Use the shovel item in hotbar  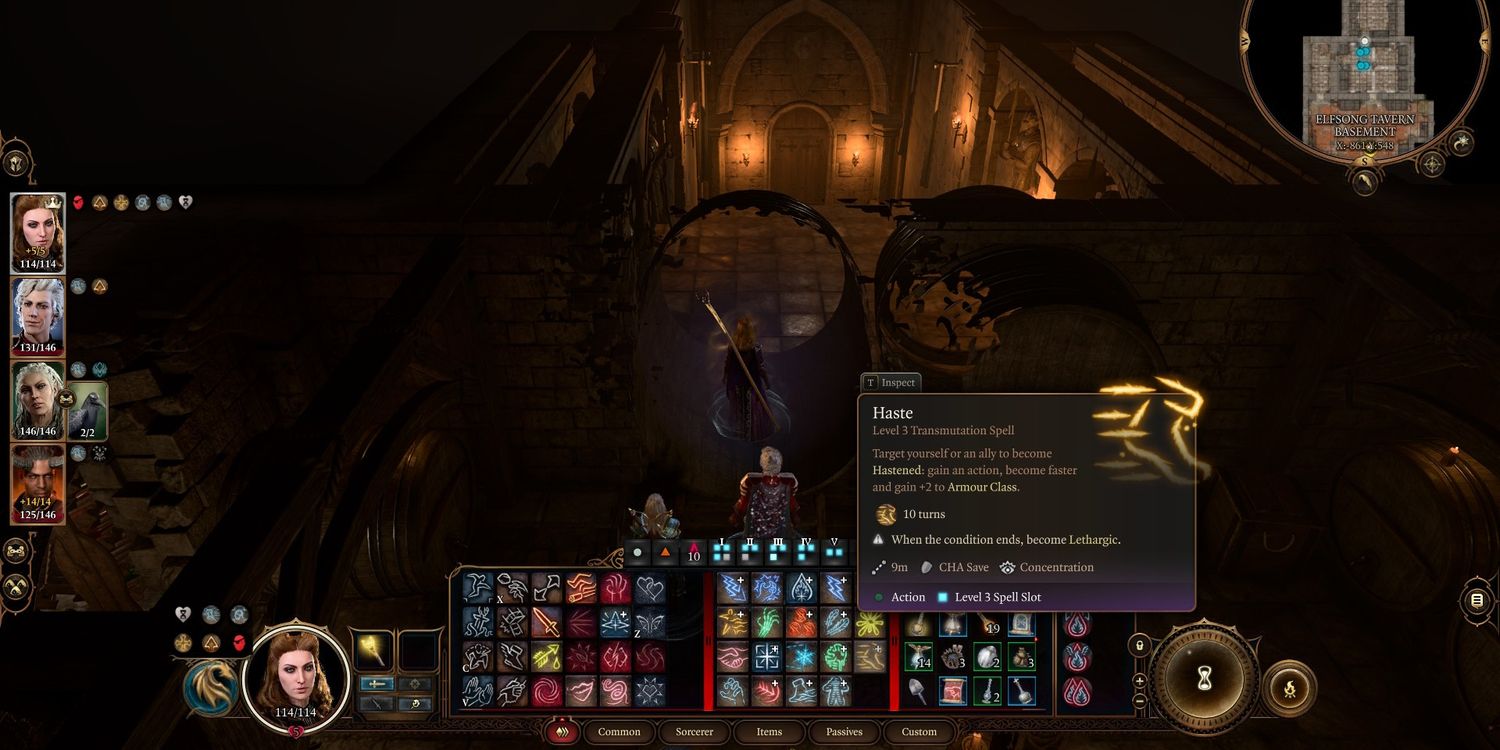[x=918, y=691]
